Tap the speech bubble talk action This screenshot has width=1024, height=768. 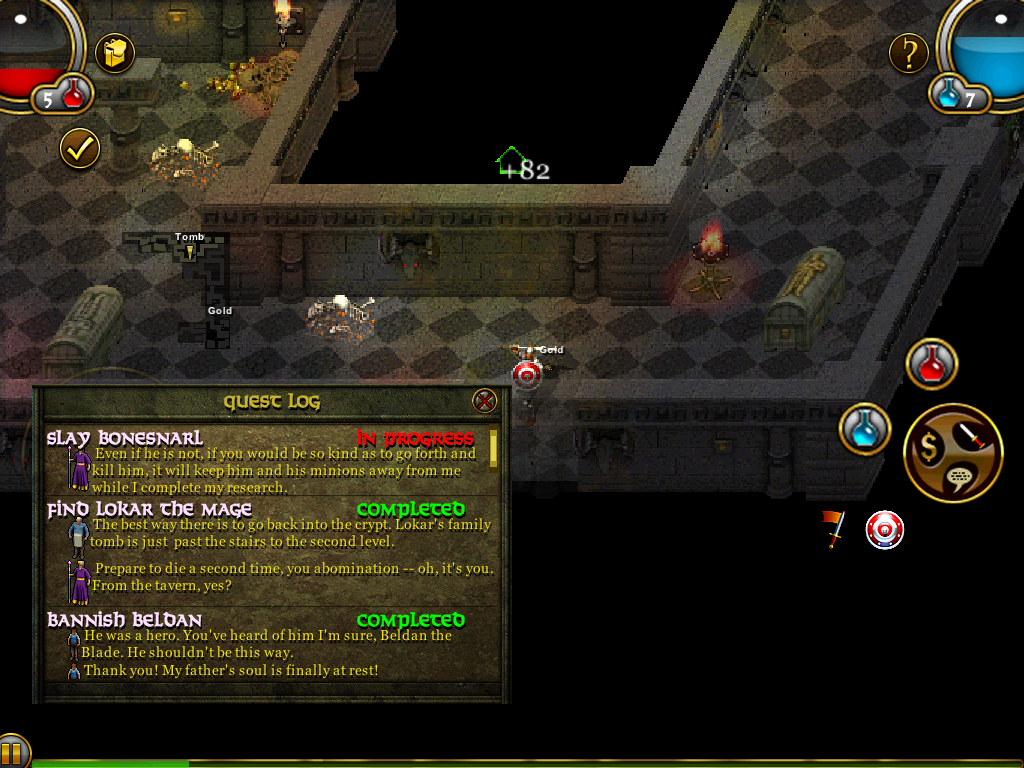(960, 479)
